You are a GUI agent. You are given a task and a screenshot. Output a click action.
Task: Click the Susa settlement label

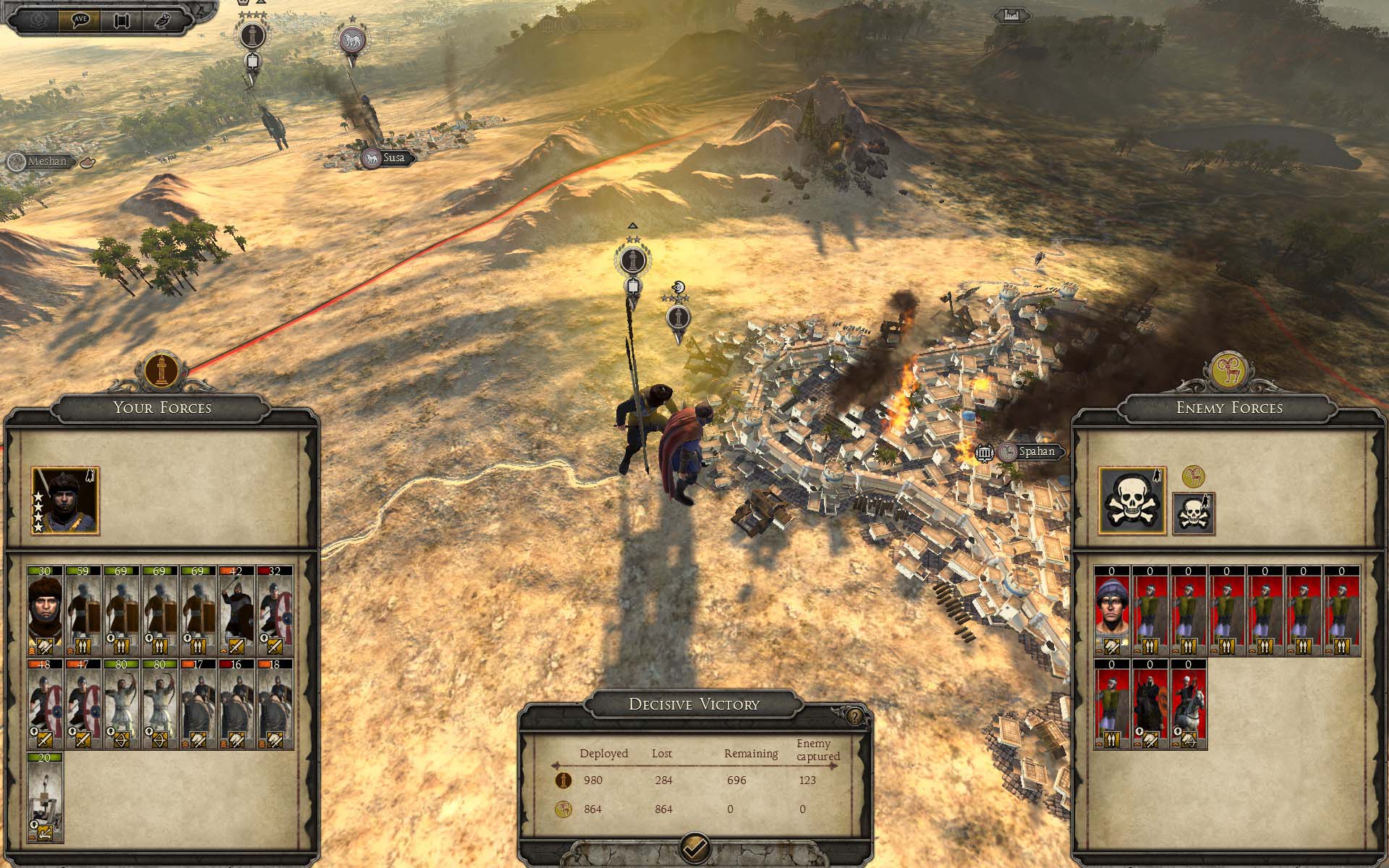coord(394,158)
